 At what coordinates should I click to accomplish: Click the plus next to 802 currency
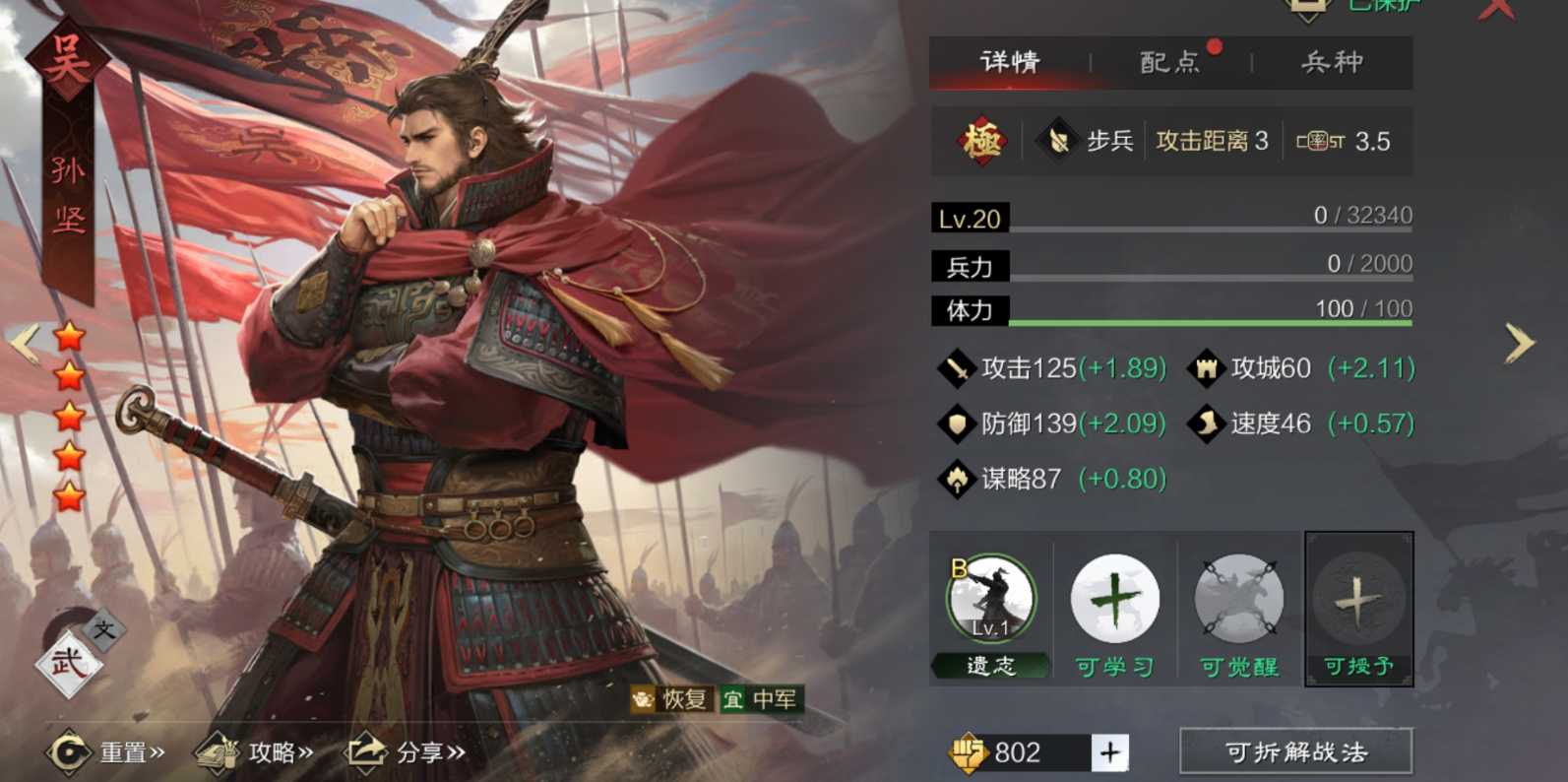[x=1110, y=751]
